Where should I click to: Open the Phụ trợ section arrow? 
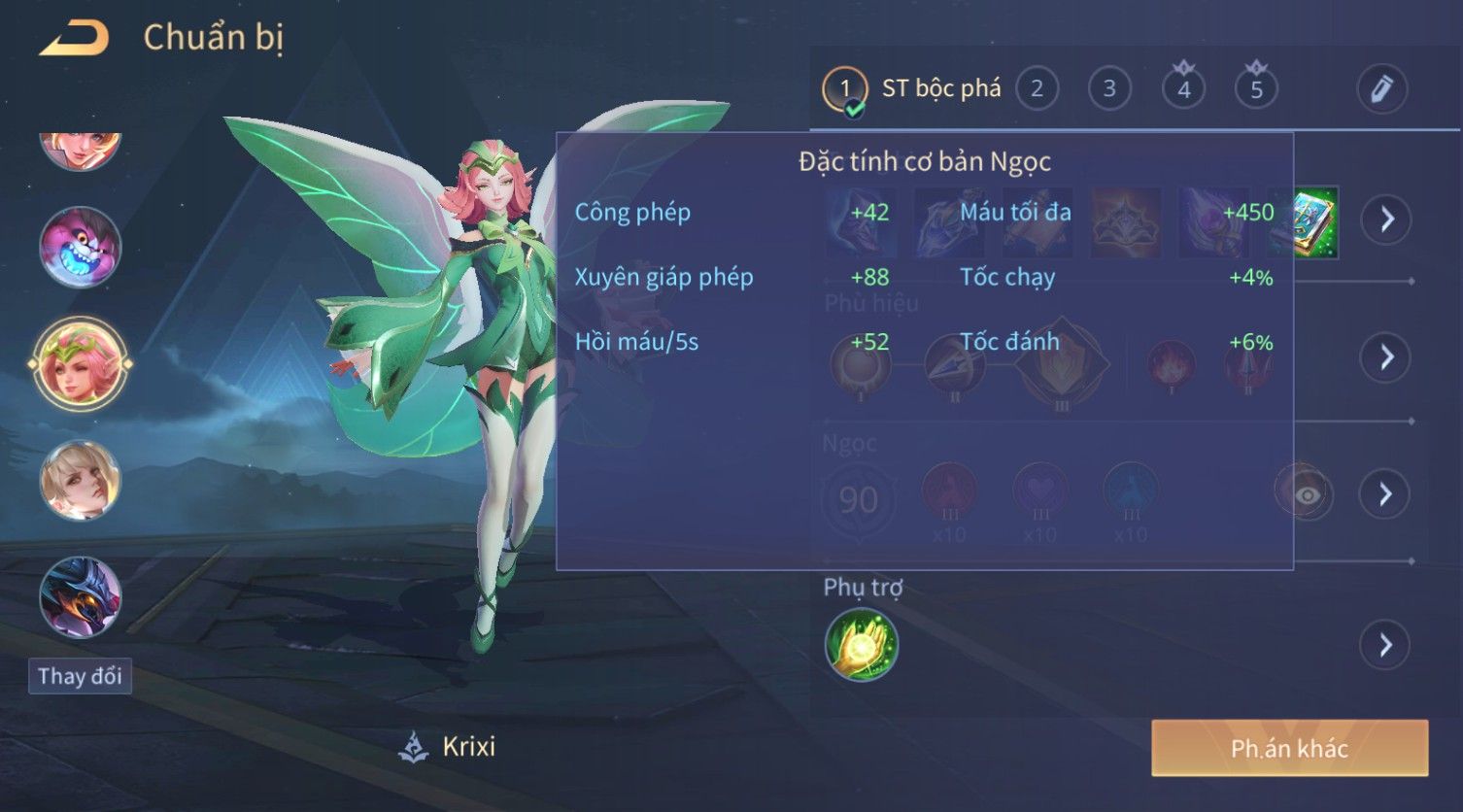click(1386, 645)
